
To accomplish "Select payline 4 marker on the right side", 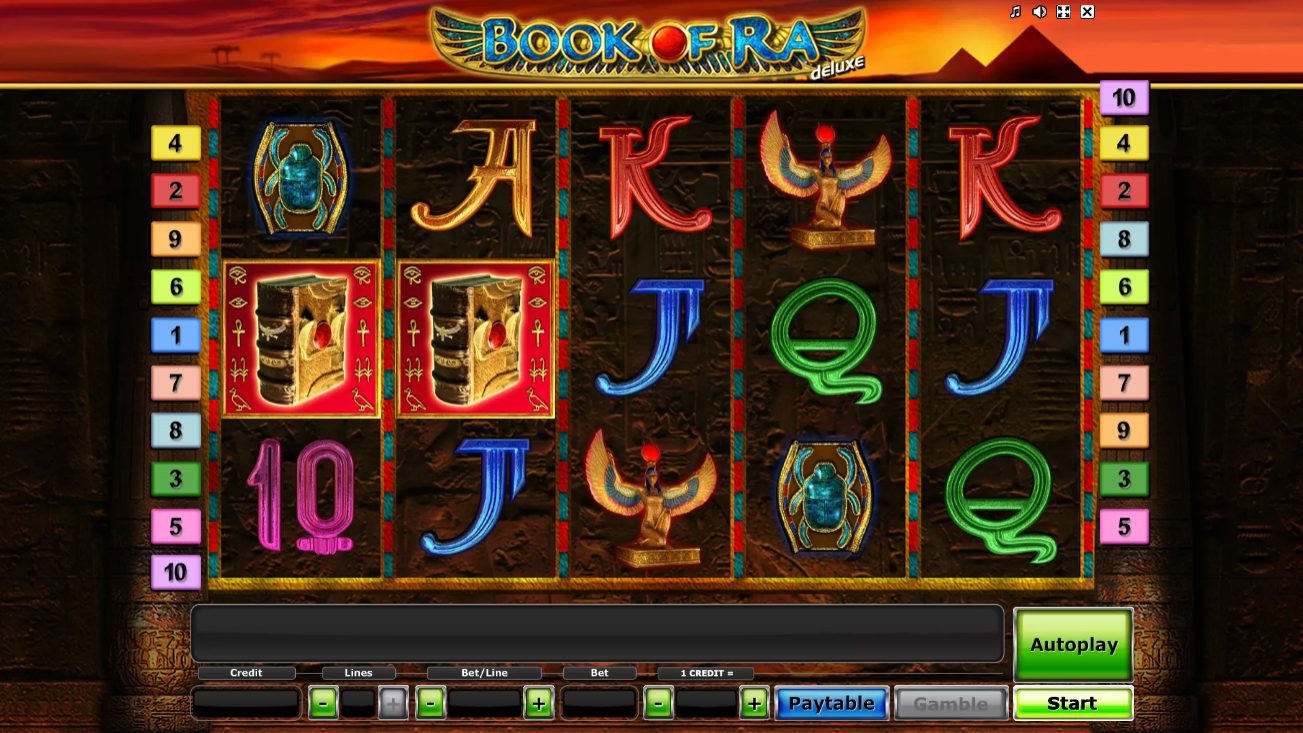I will click(1125, 144).
